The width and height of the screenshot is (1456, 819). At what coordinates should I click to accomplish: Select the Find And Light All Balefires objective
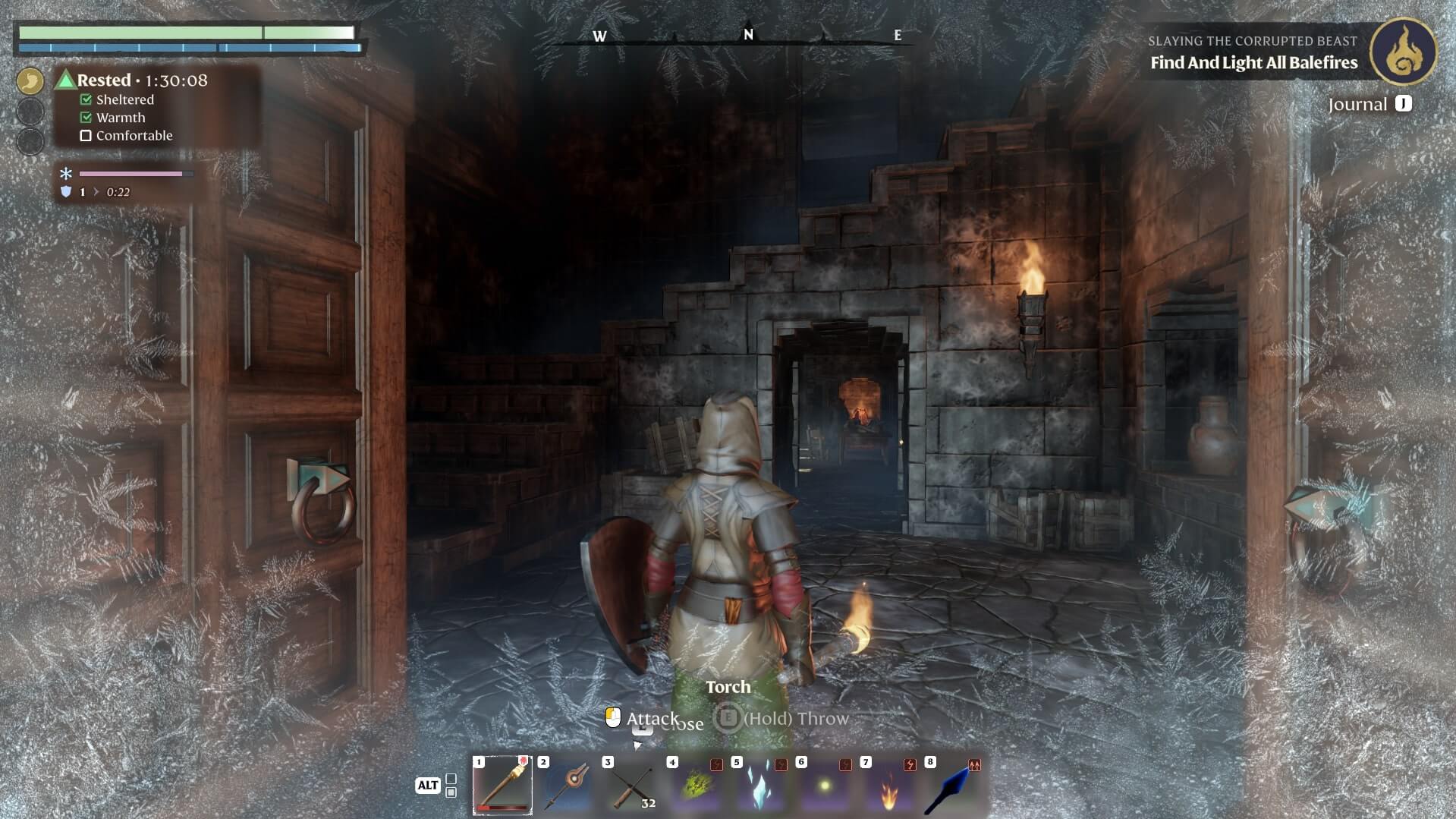(x=1253, y=63)
